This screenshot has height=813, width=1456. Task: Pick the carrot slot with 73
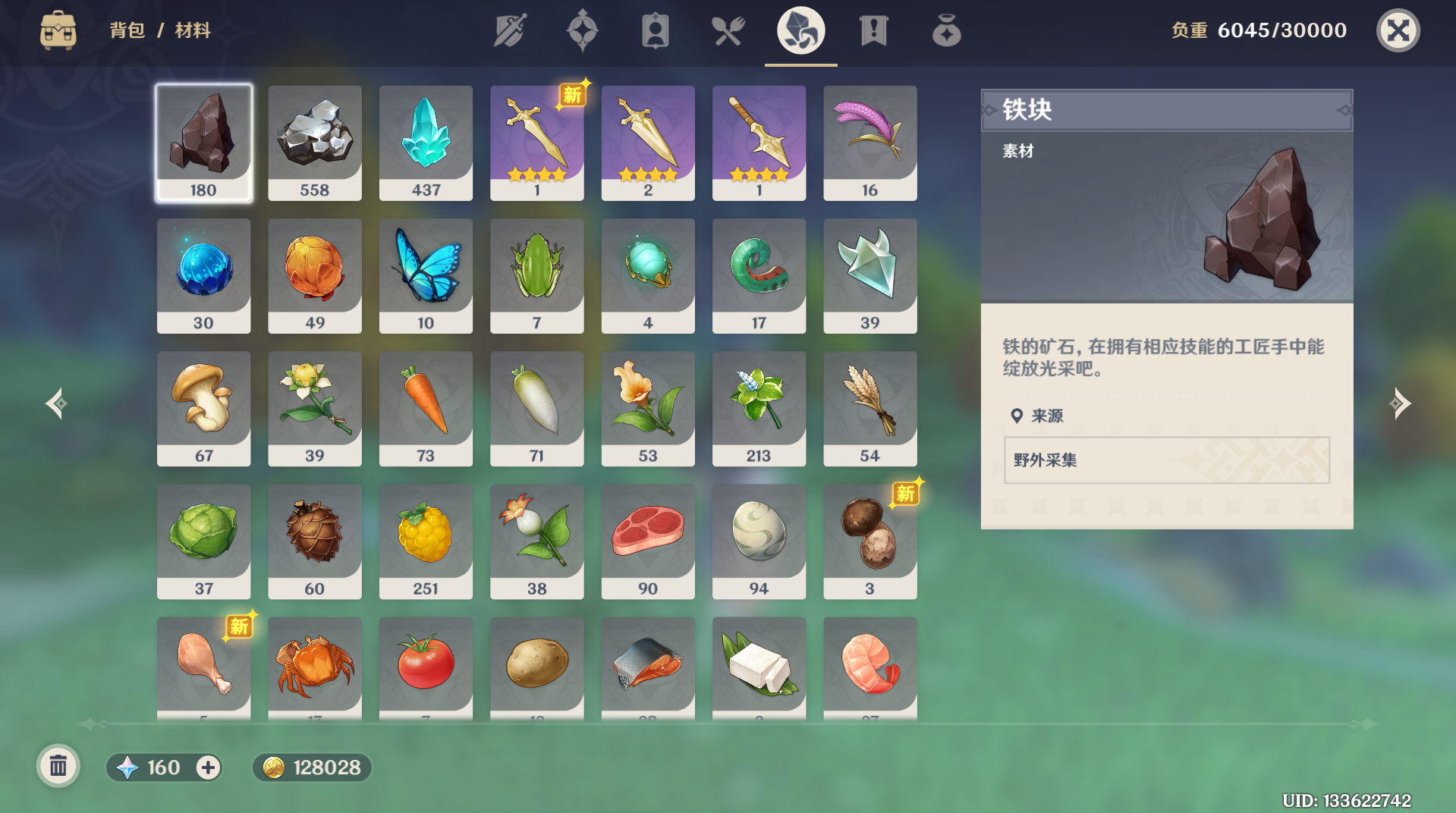pyautogui.click(x=426, y=409)
